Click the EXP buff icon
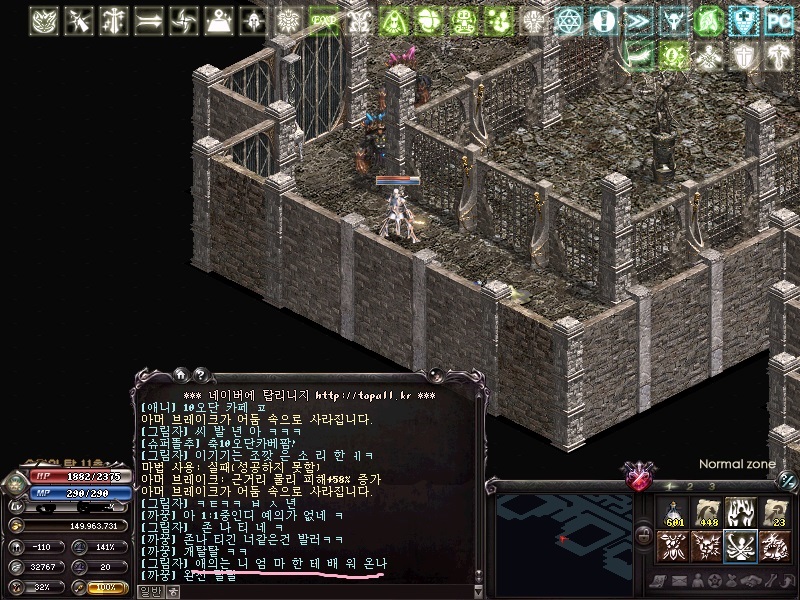Viewport: 800px width, 600px height. pos(322,20)
